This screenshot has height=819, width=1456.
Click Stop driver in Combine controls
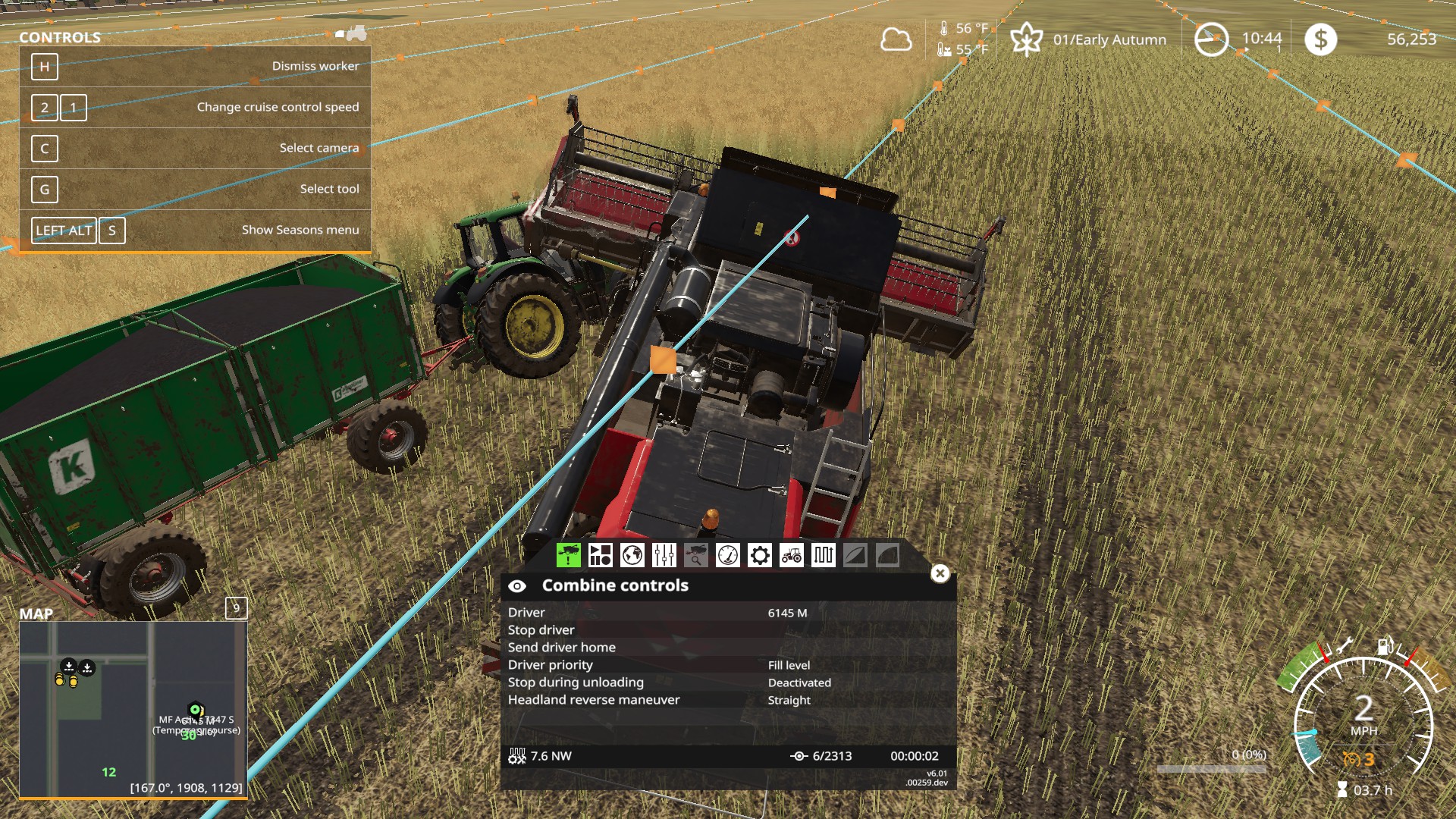coord(541,629)
